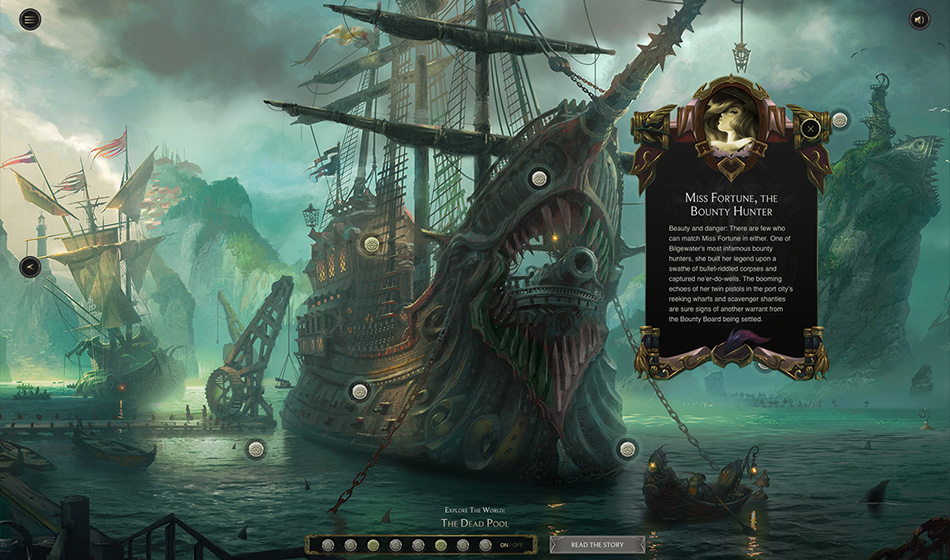
Task: Choose the hotspot marker in the water near the dock crane
Action: (x=256, y=449)
